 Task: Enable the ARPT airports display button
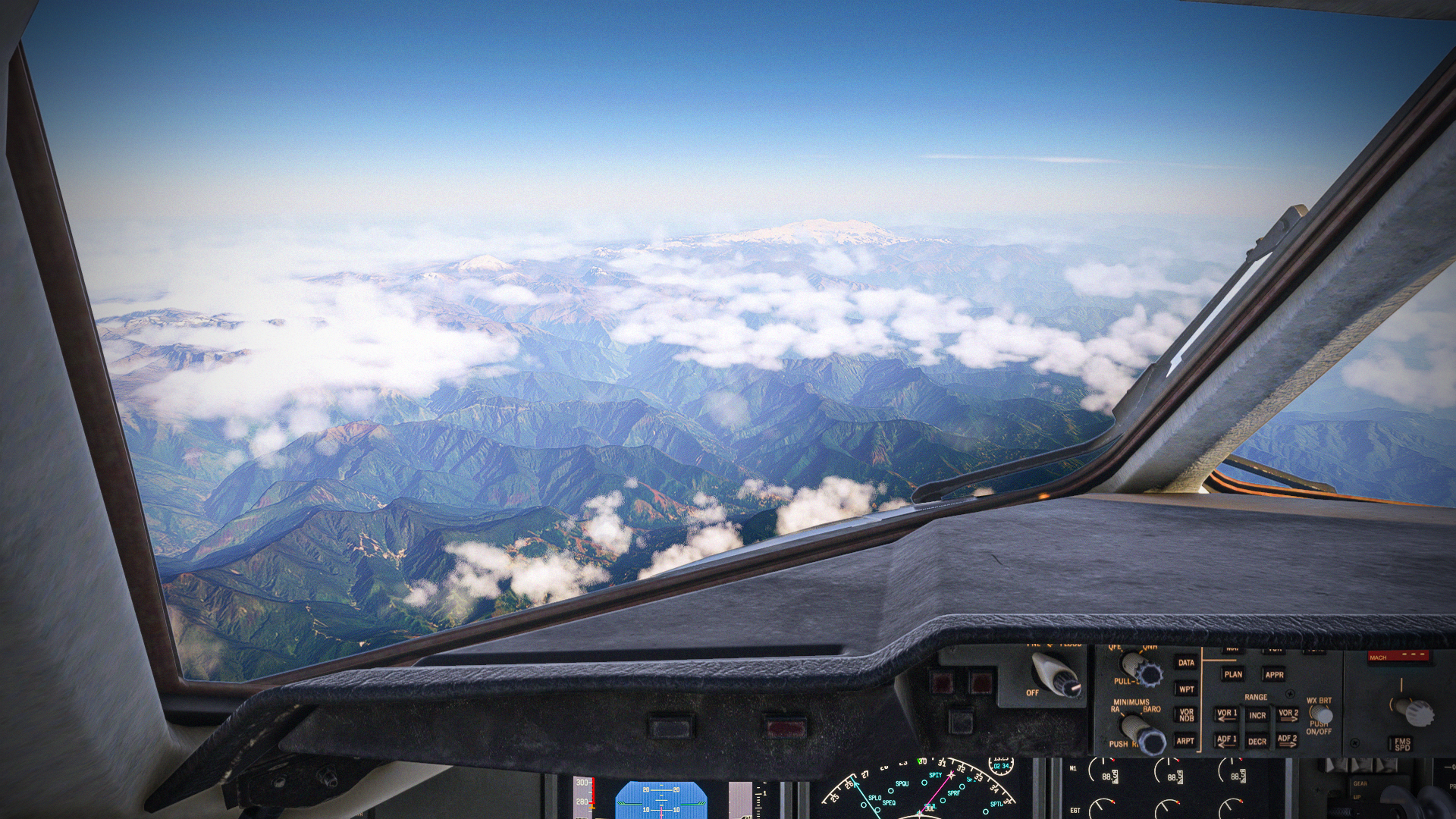(1185, 741)
